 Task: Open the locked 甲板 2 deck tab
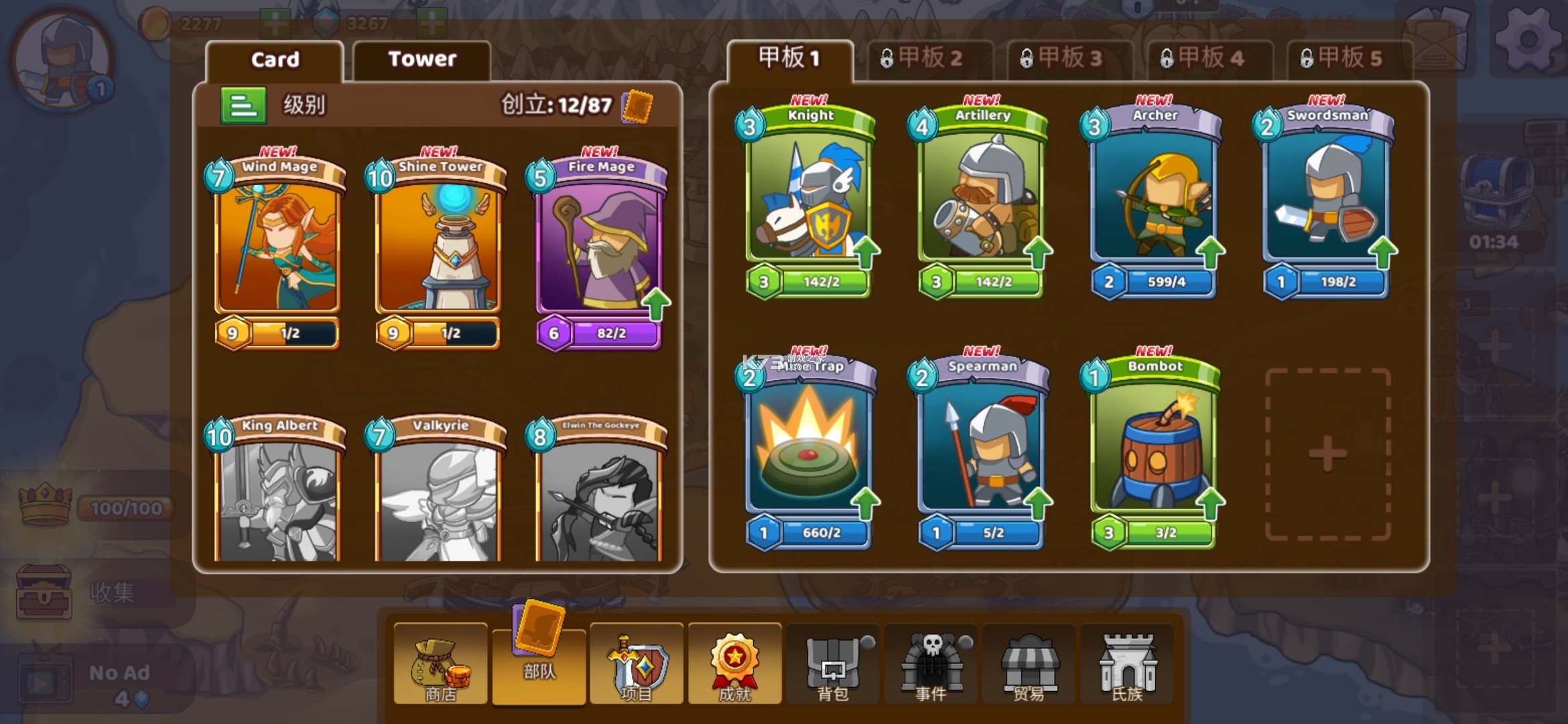(930, 59)
